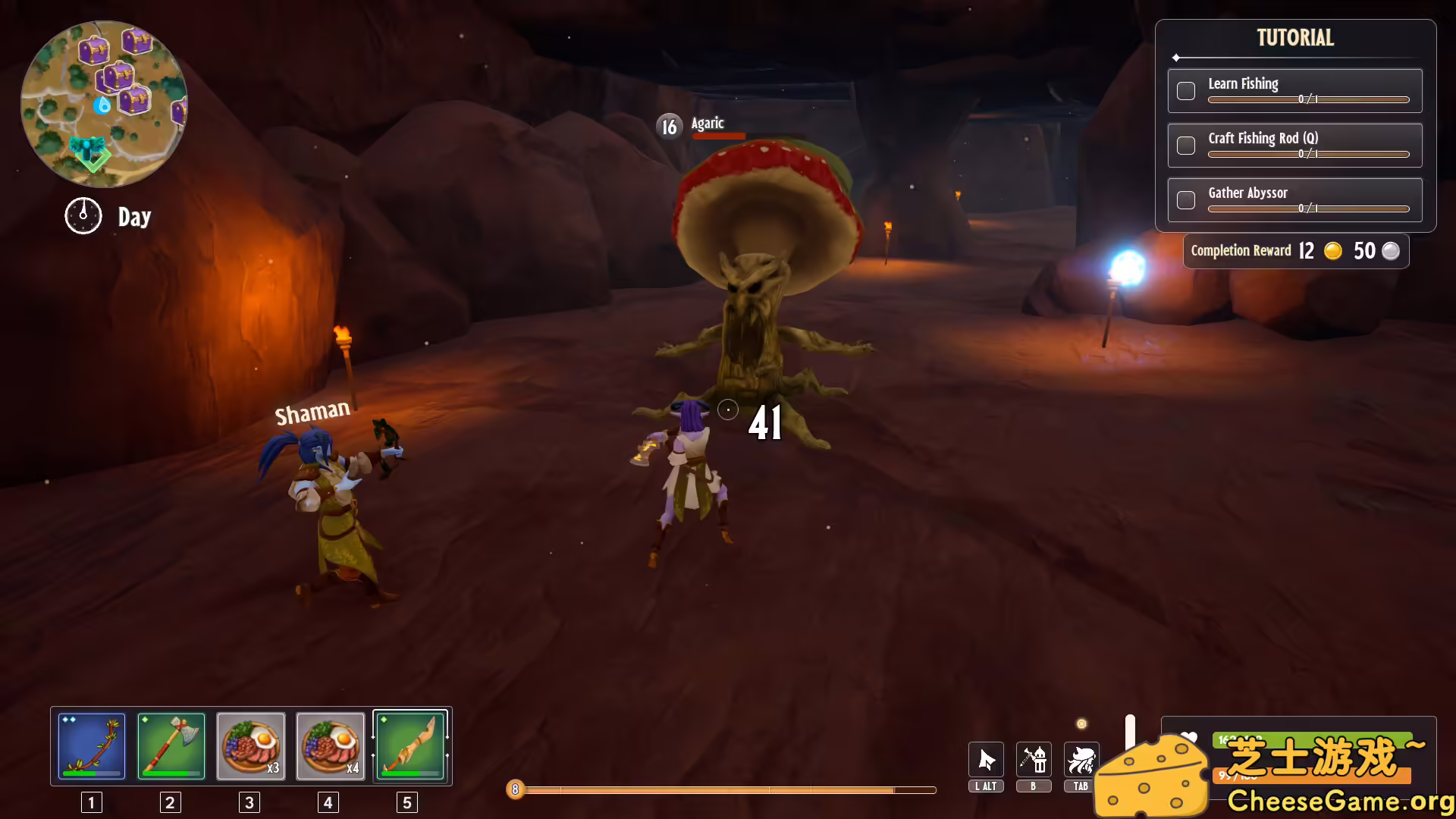Select the leafy branch bow slot
This screenshot has width=1456, height=819.
tap(92, 746)
